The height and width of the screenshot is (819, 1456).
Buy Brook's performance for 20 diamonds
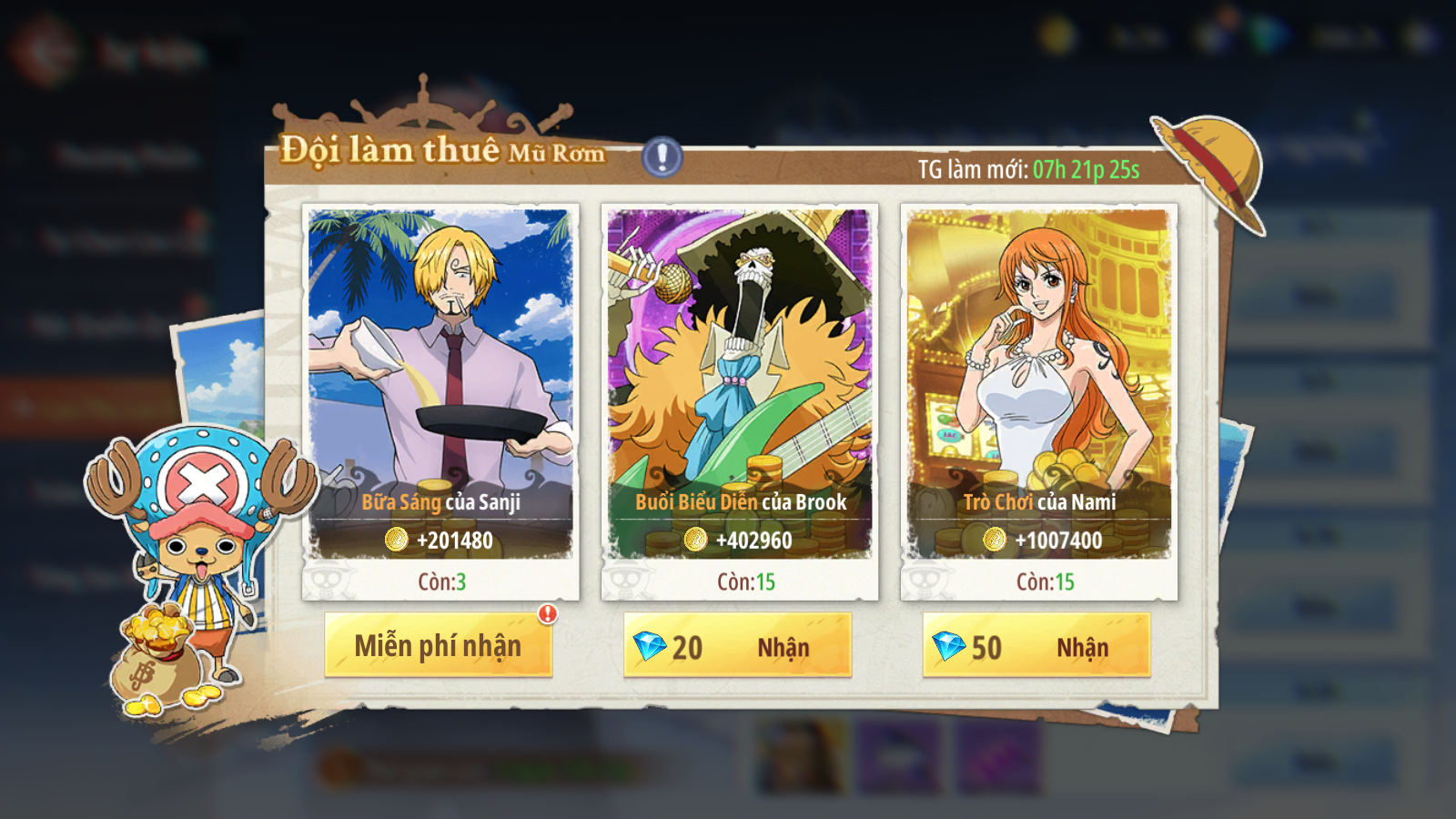pos(737,645)
